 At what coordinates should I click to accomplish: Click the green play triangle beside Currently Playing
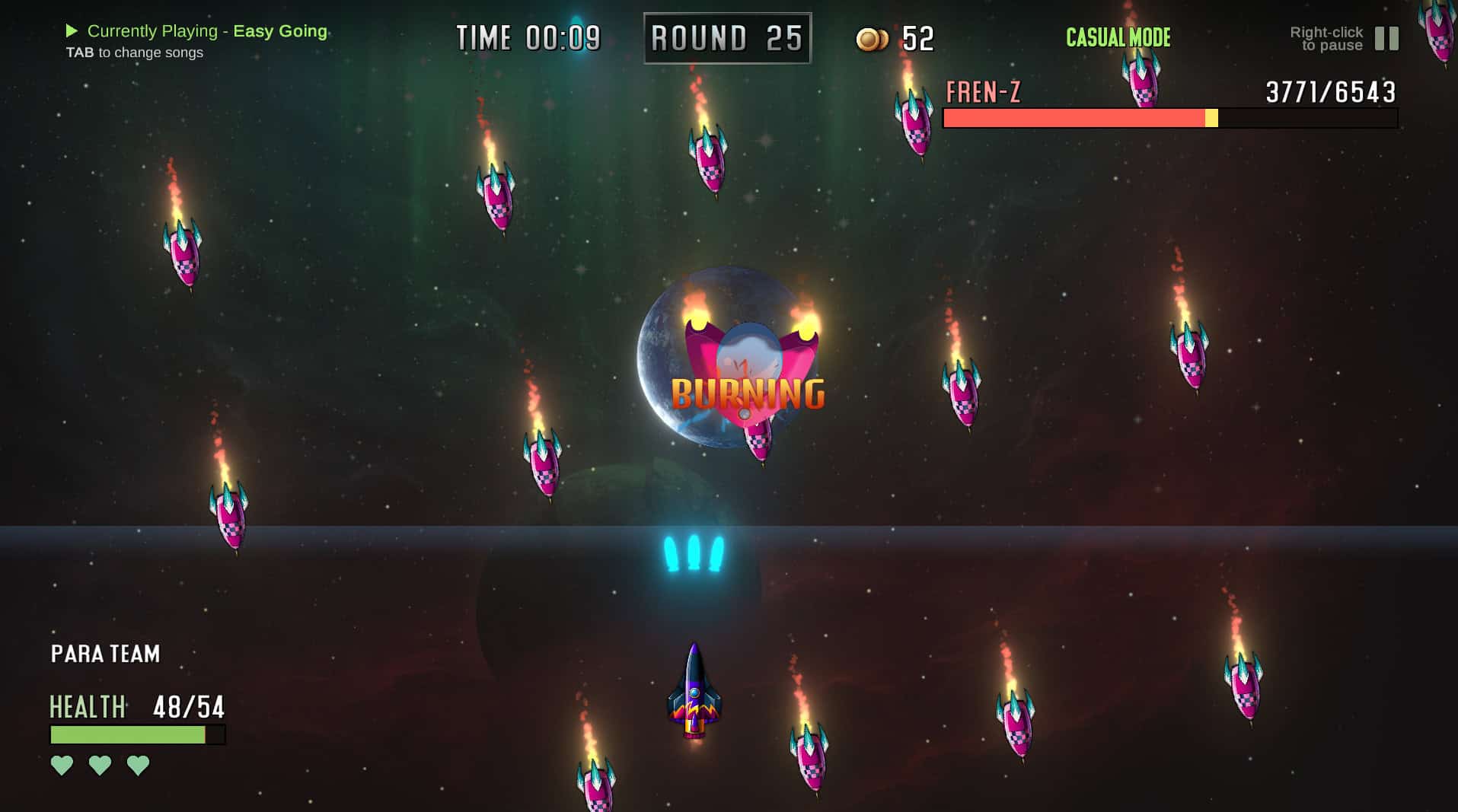[x=71, y=31]
